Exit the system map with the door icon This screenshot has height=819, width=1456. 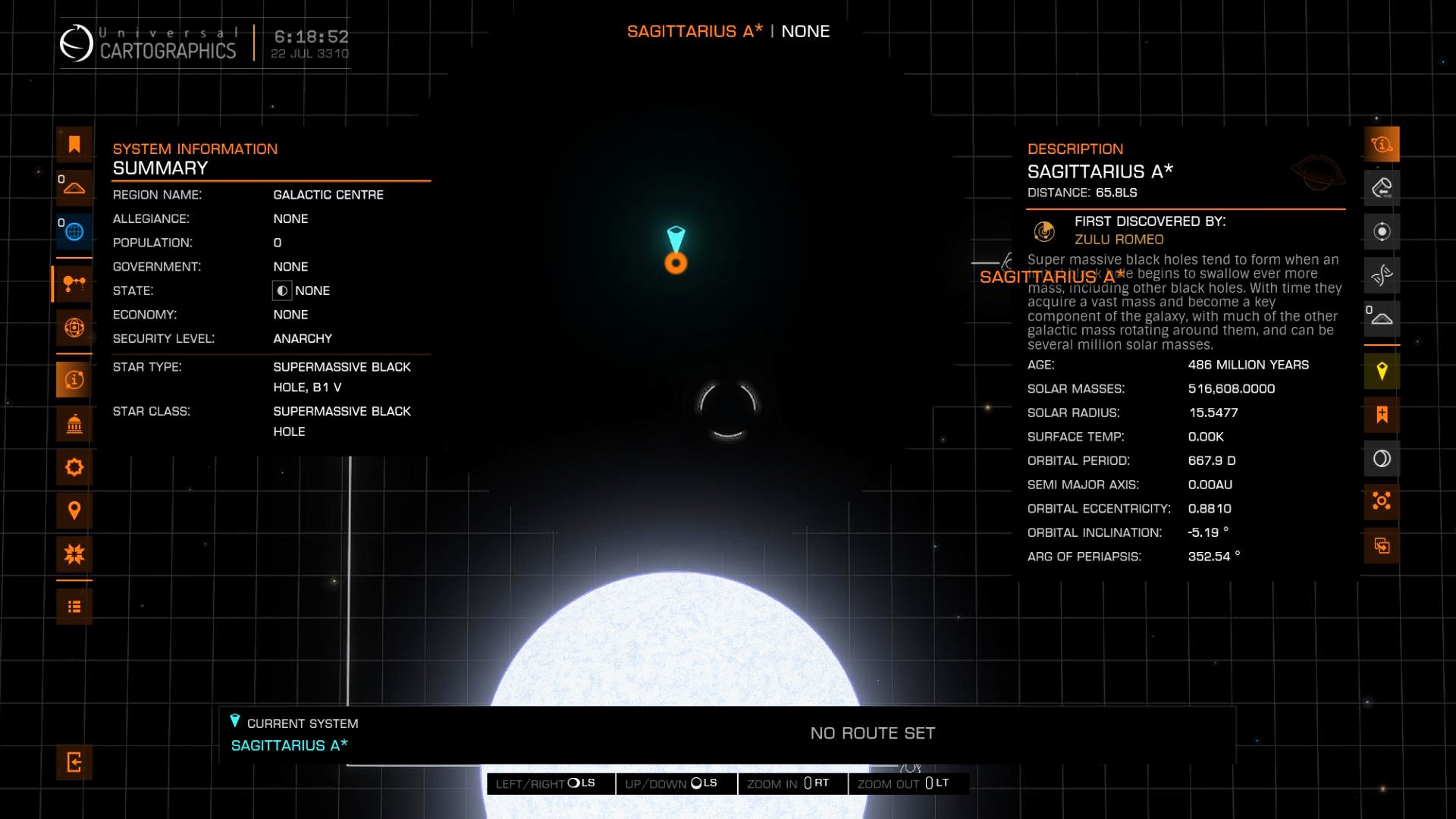(74, 762)
